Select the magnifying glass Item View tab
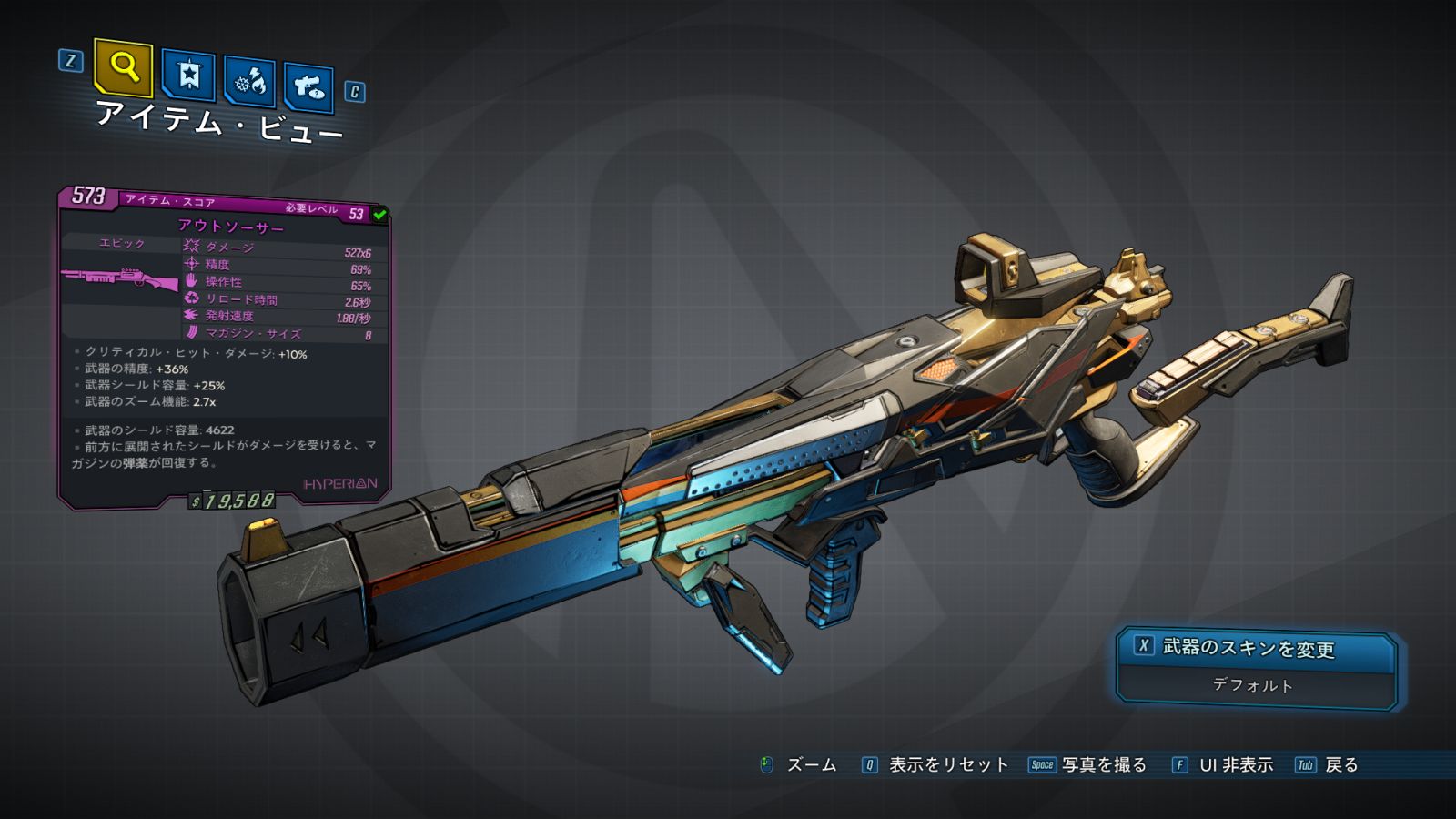Viewport: 1456px width, 819px height. tap(124, 67)
